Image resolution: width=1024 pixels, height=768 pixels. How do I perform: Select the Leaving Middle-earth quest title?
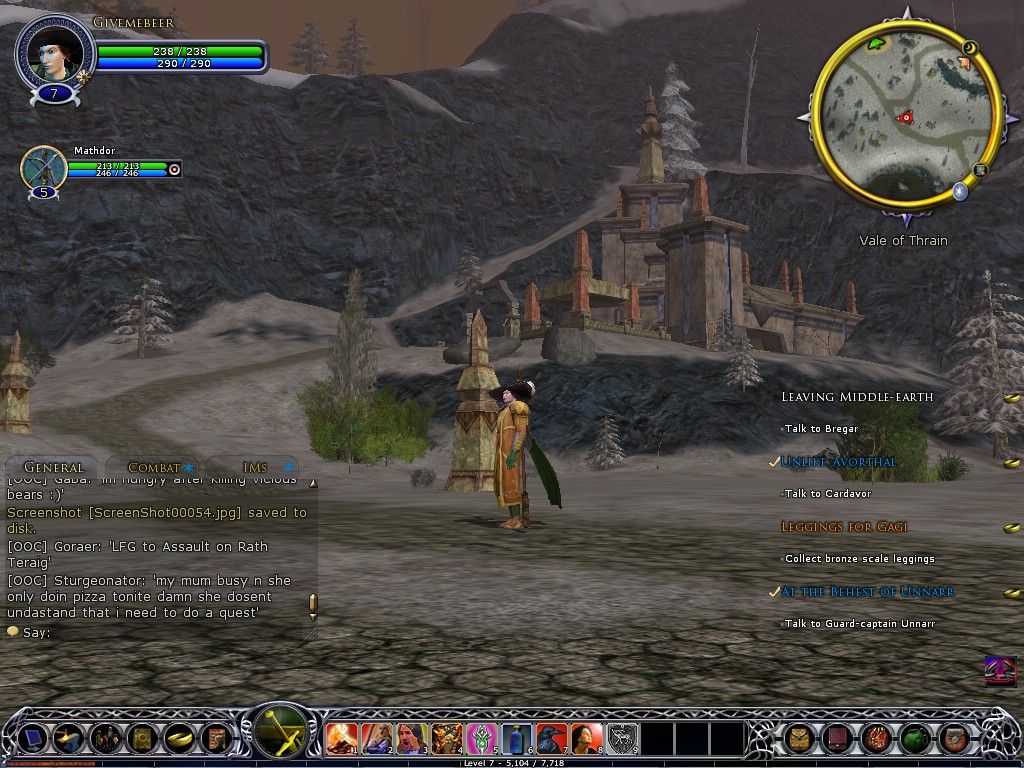click(857, 397)
